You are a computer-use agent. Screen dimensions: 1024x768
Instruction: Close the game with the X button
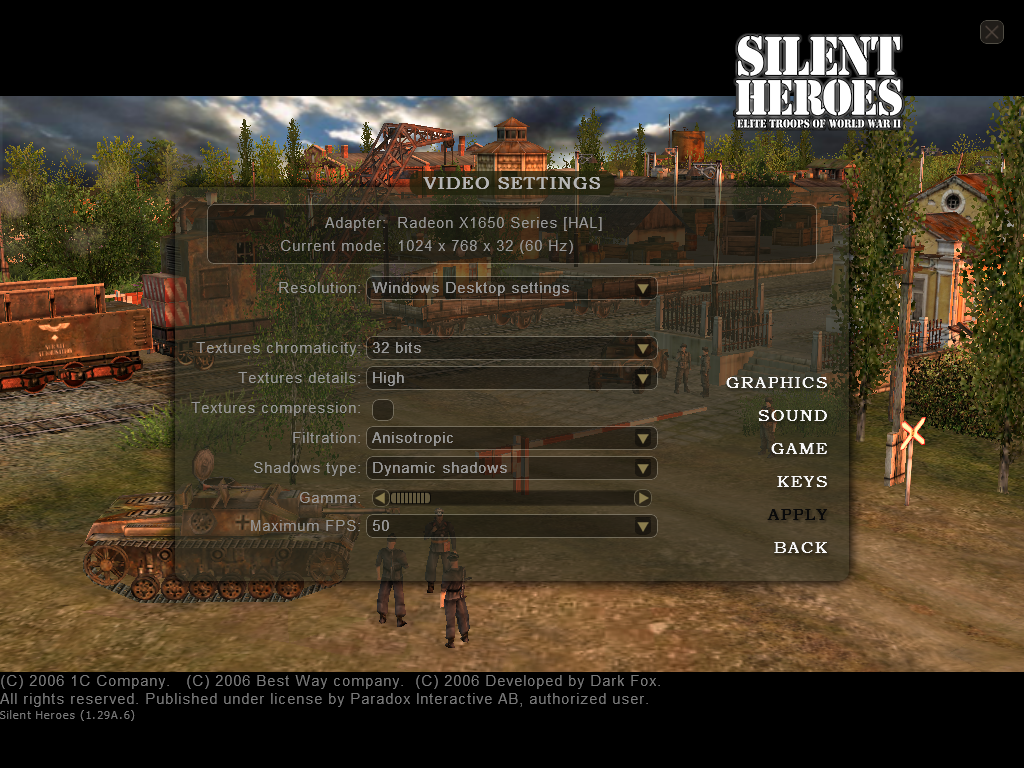[x=991, y=32]
